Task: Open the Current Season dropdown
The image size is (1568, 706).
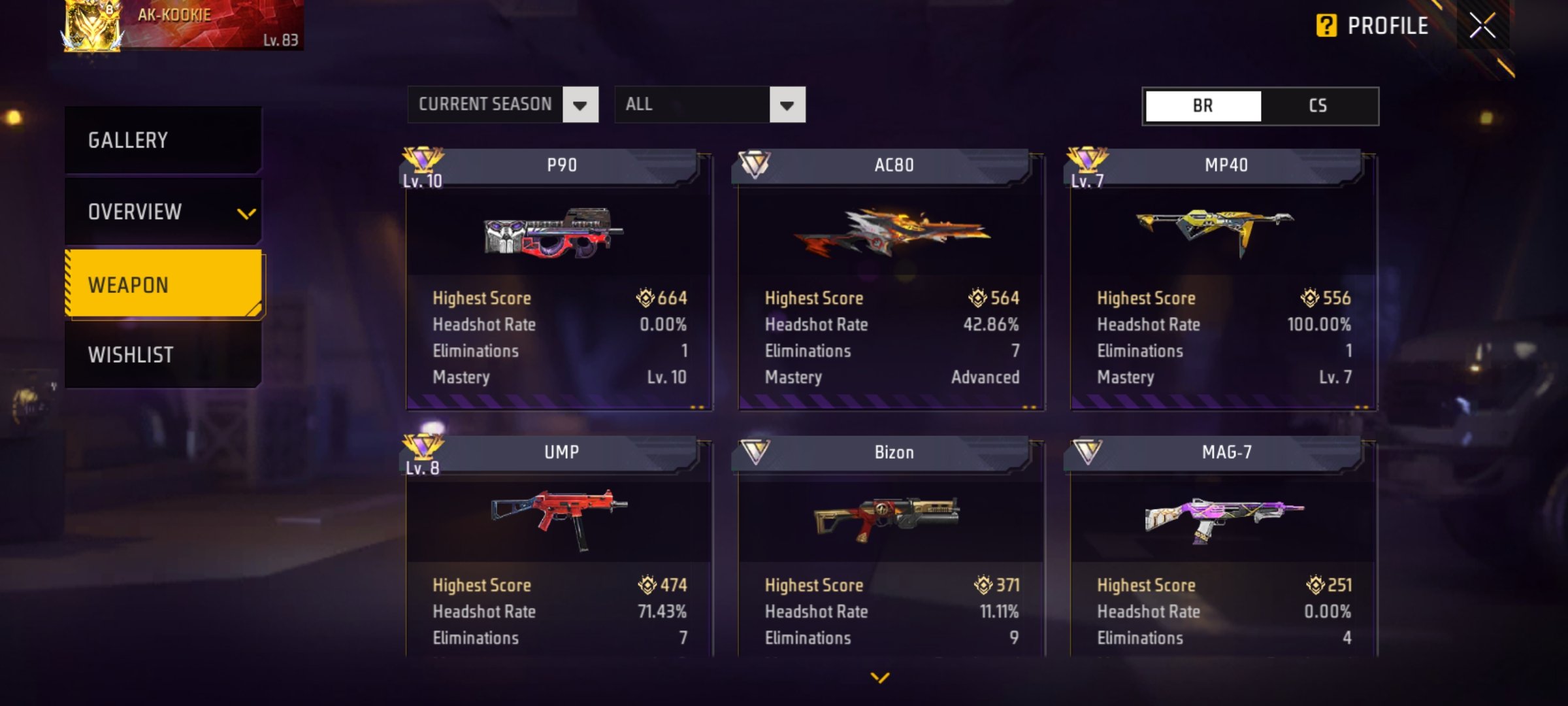Action: [502, 105]
